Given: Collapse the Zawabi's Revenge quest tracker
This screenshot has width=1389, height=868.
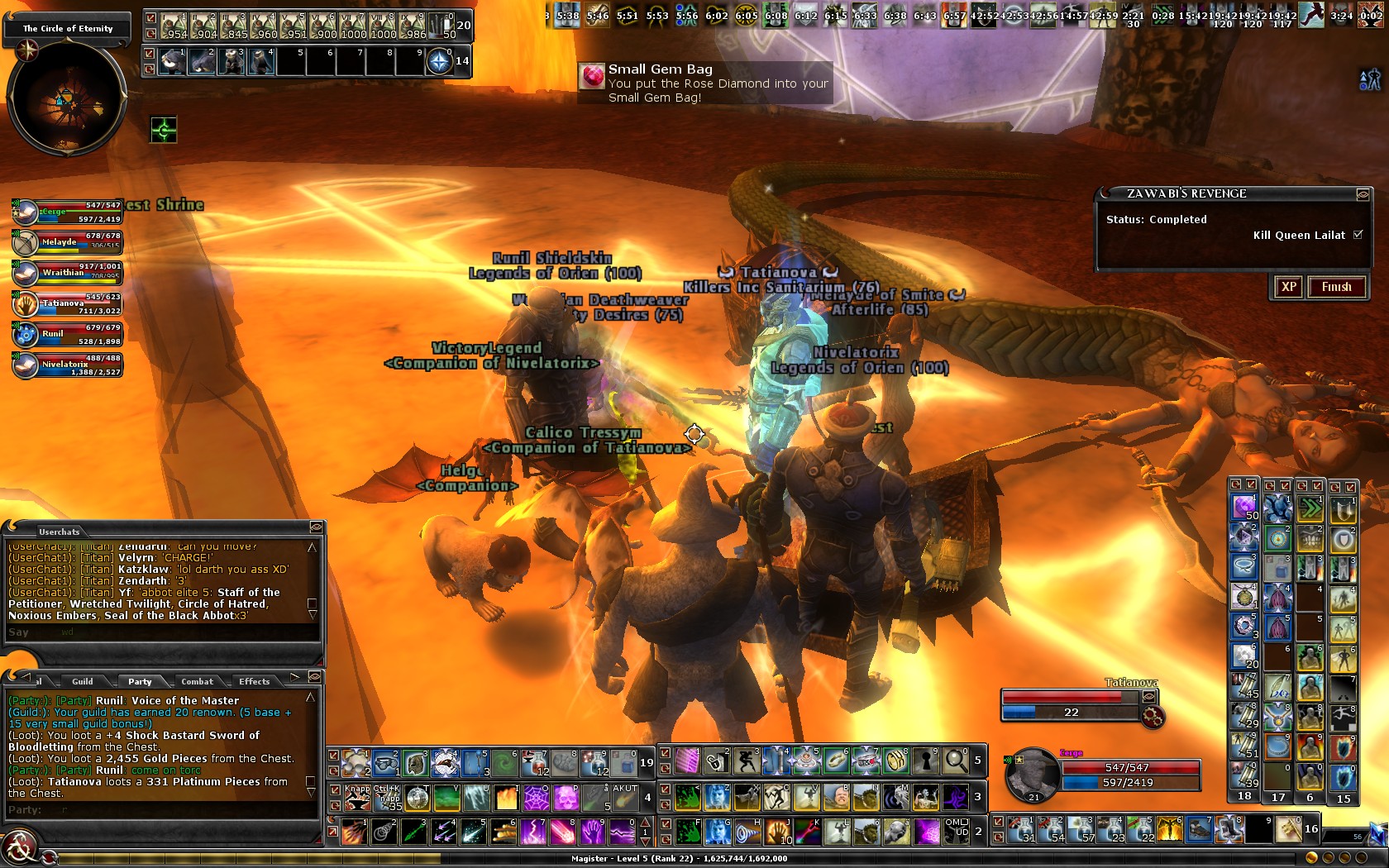Looking at the screenshot, I should coord(1362,194).
